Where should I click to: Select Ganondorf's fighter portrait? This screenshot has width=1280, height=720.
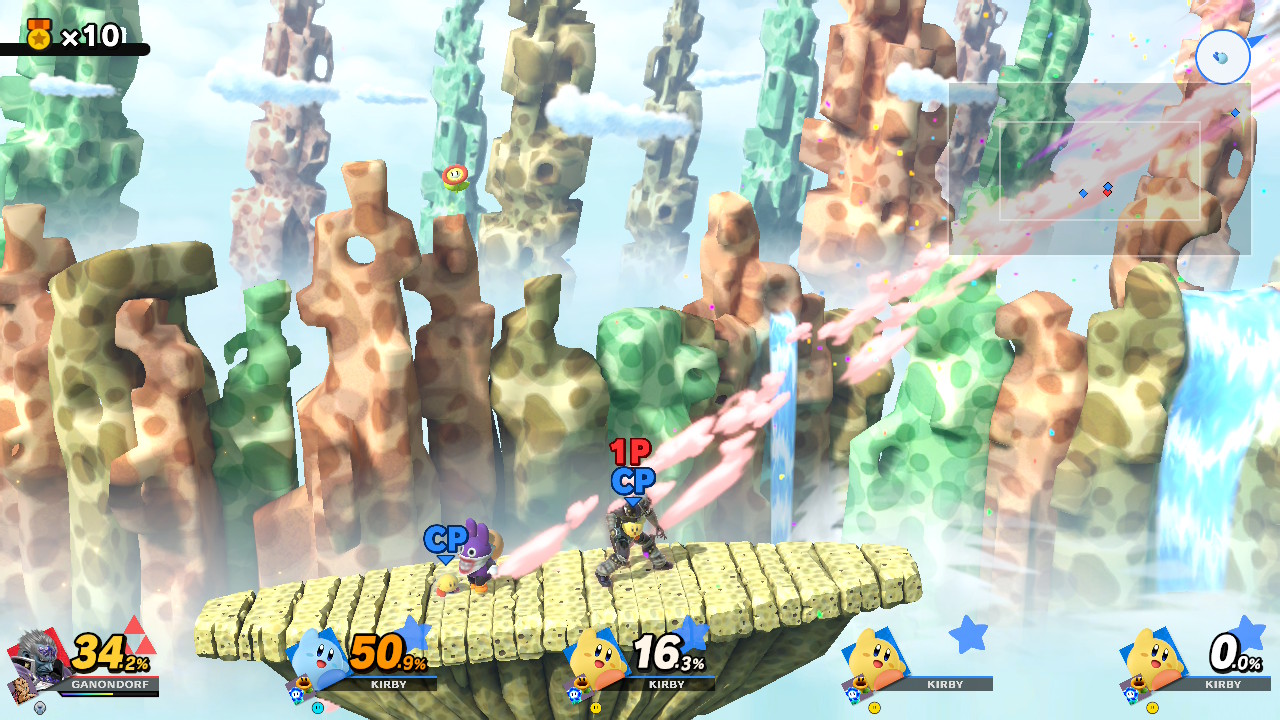click(x=38, y=658)
